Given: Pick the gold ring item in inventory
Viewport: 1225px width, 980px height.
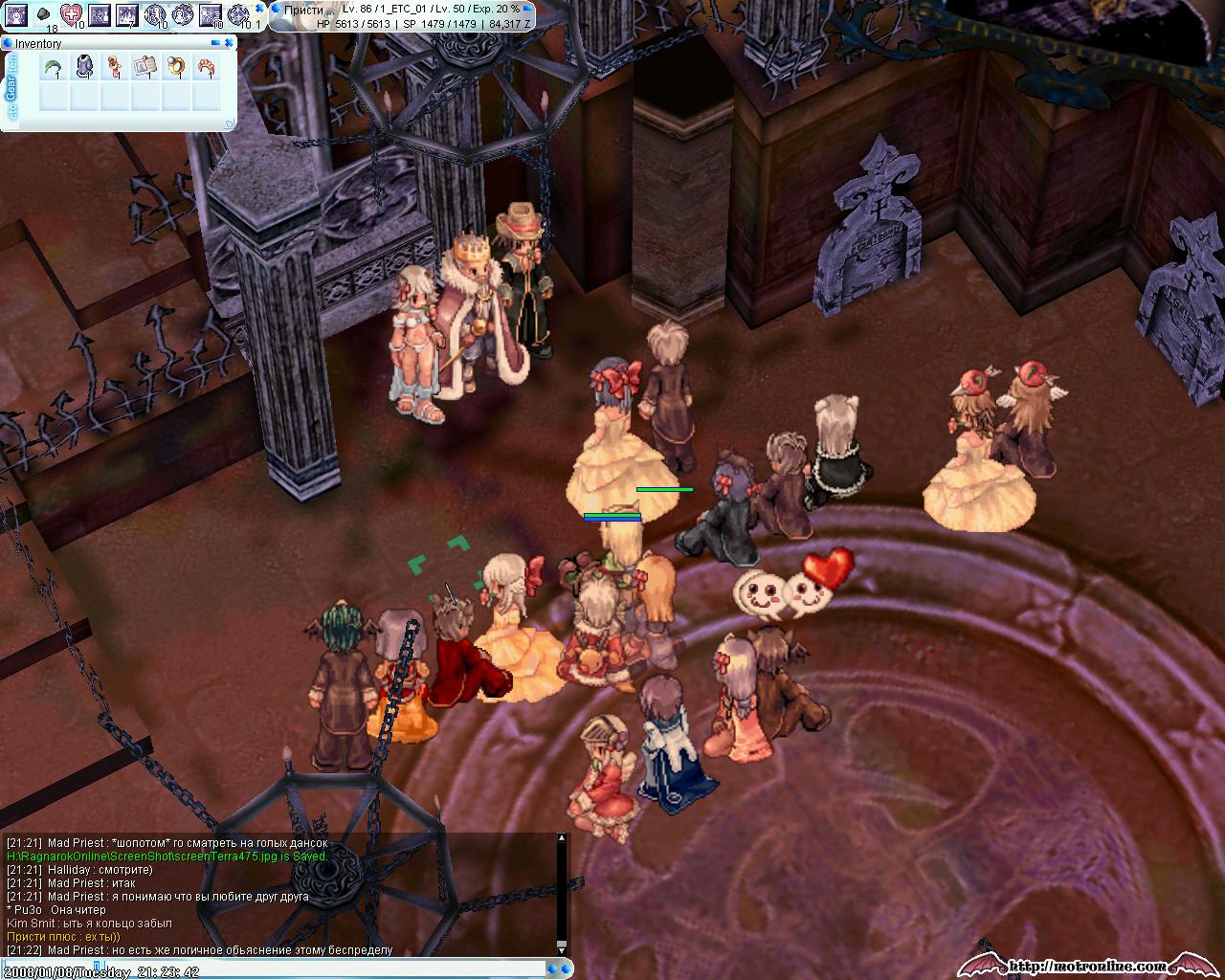Looking at the screenshot, I should click(x=176, y=67).
